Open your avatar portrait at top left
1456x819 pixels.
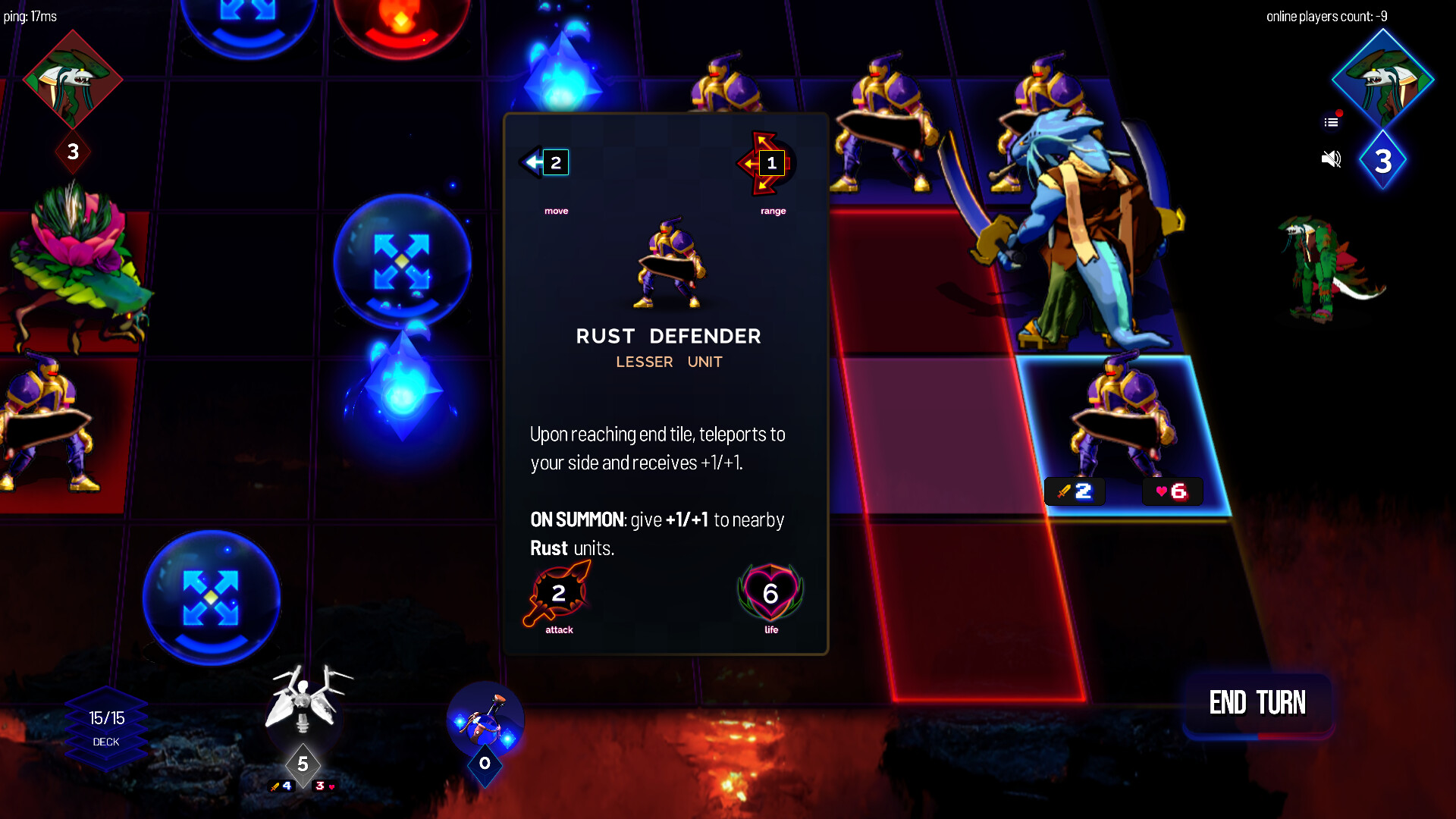pyautogui.click(x=72, y=78)
